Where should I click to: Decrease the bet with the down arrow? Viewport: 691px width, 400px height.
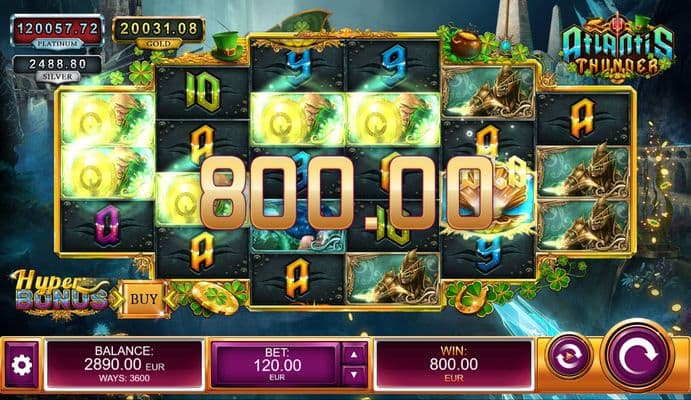(x=355, y=375)
